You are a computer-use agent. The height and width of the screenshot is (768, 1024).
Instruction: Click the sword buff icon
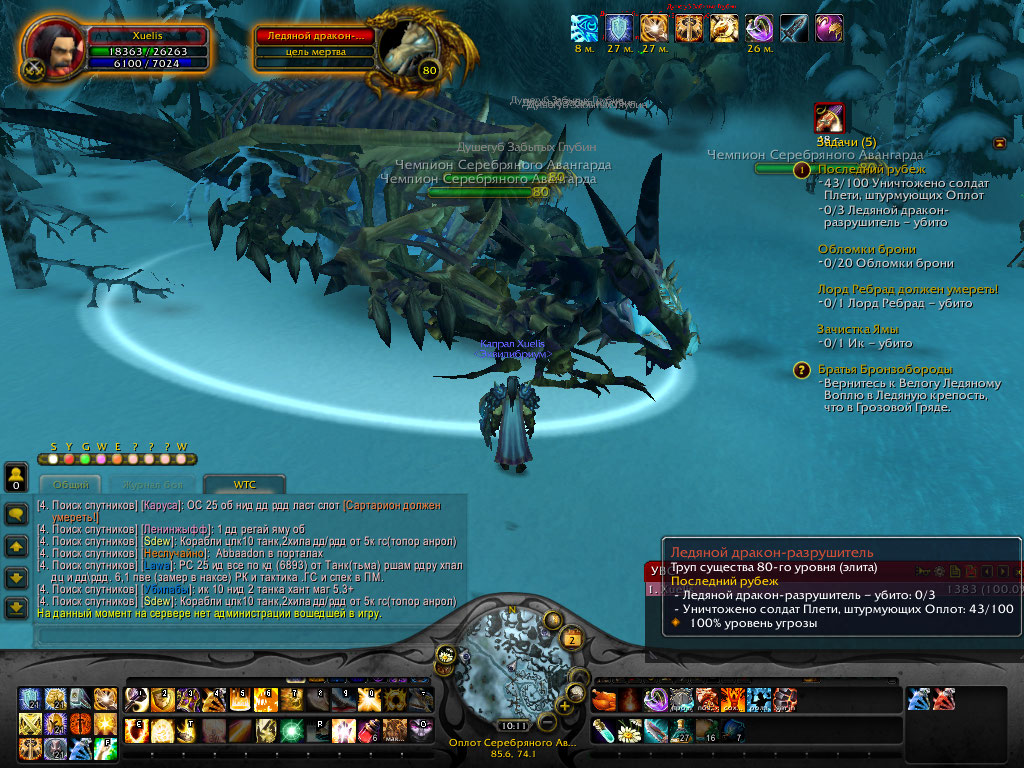[x=794, y=28]
